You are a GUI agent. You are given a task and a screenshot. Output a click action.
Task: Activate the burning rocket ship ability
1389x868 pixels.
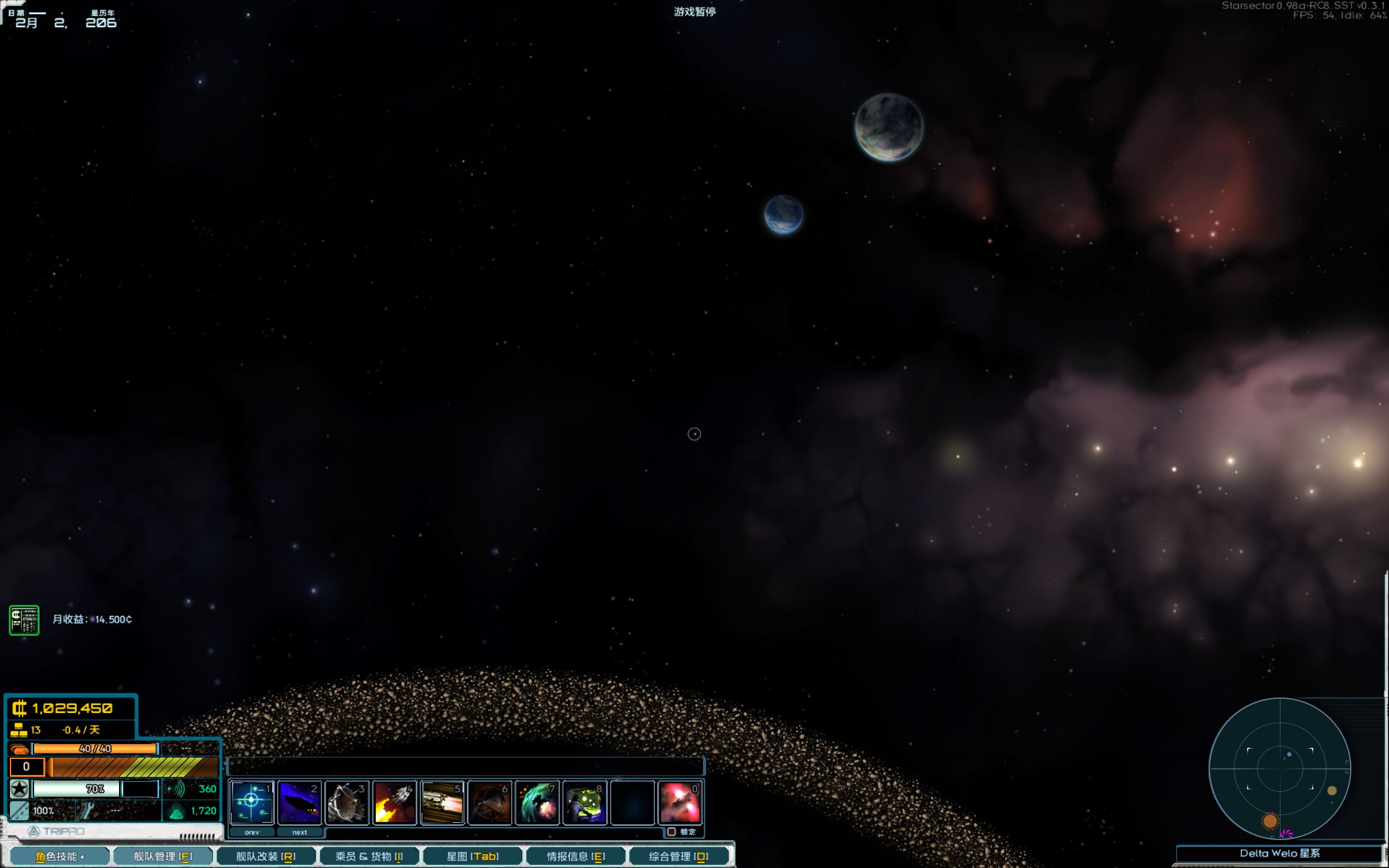pyautogui.click(x=395, y=802)
